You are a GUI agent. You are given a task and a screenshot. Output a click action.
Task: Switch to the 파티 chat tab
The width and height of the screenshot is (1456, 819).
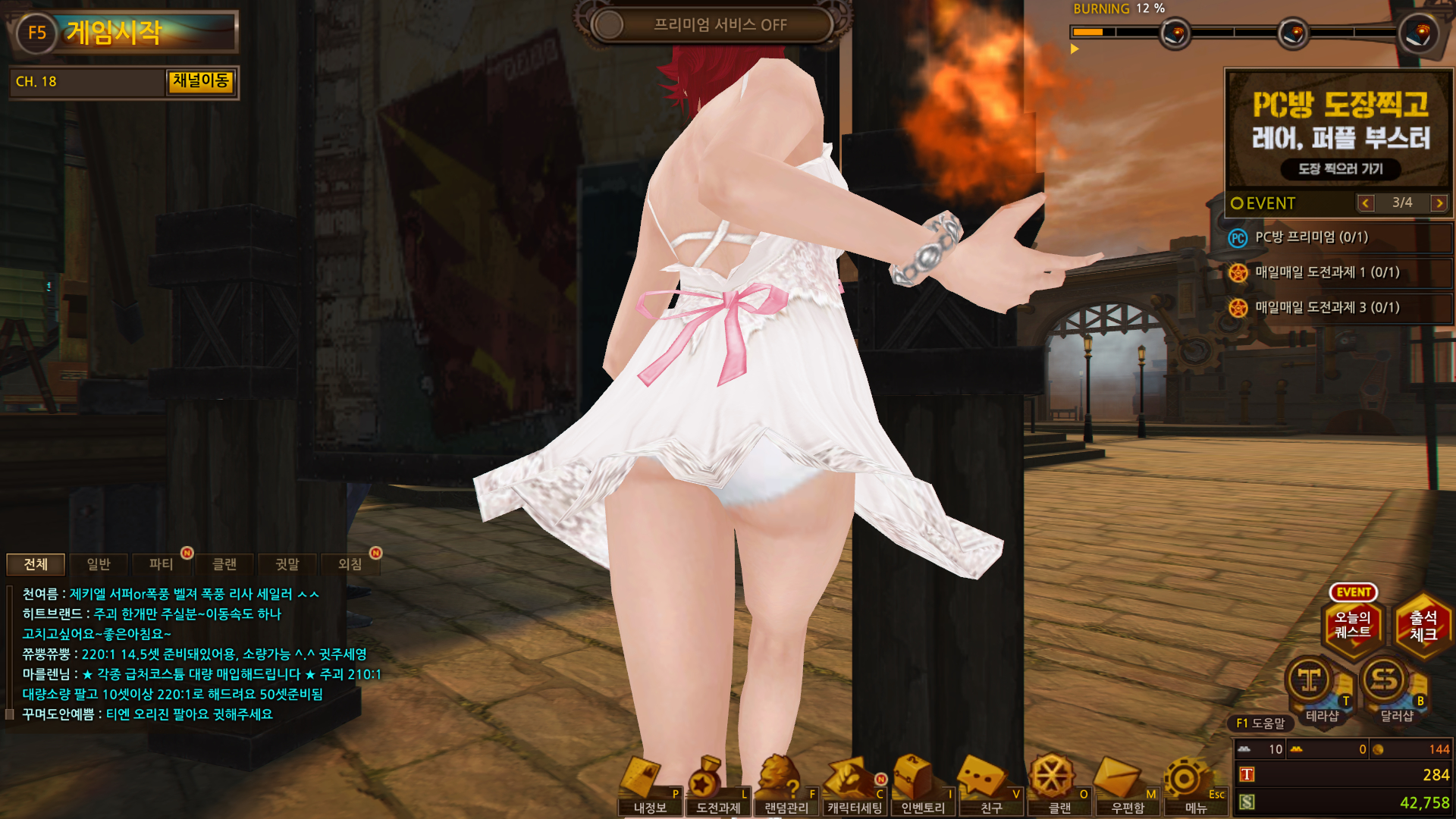click(162, 564)
